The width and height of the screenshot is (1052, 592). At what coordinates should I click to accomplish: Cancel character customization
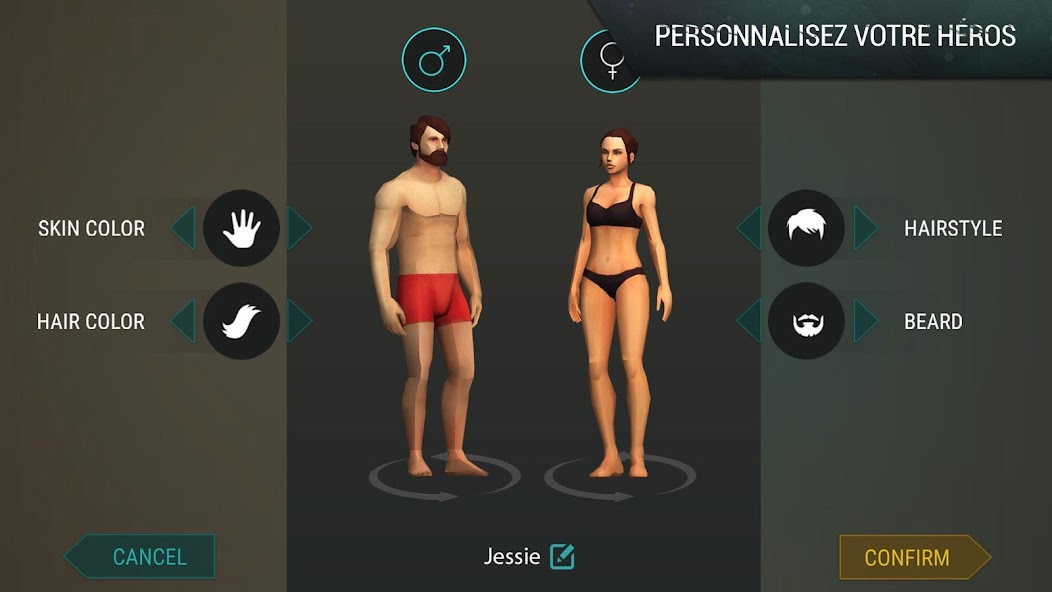click(142, 557)
